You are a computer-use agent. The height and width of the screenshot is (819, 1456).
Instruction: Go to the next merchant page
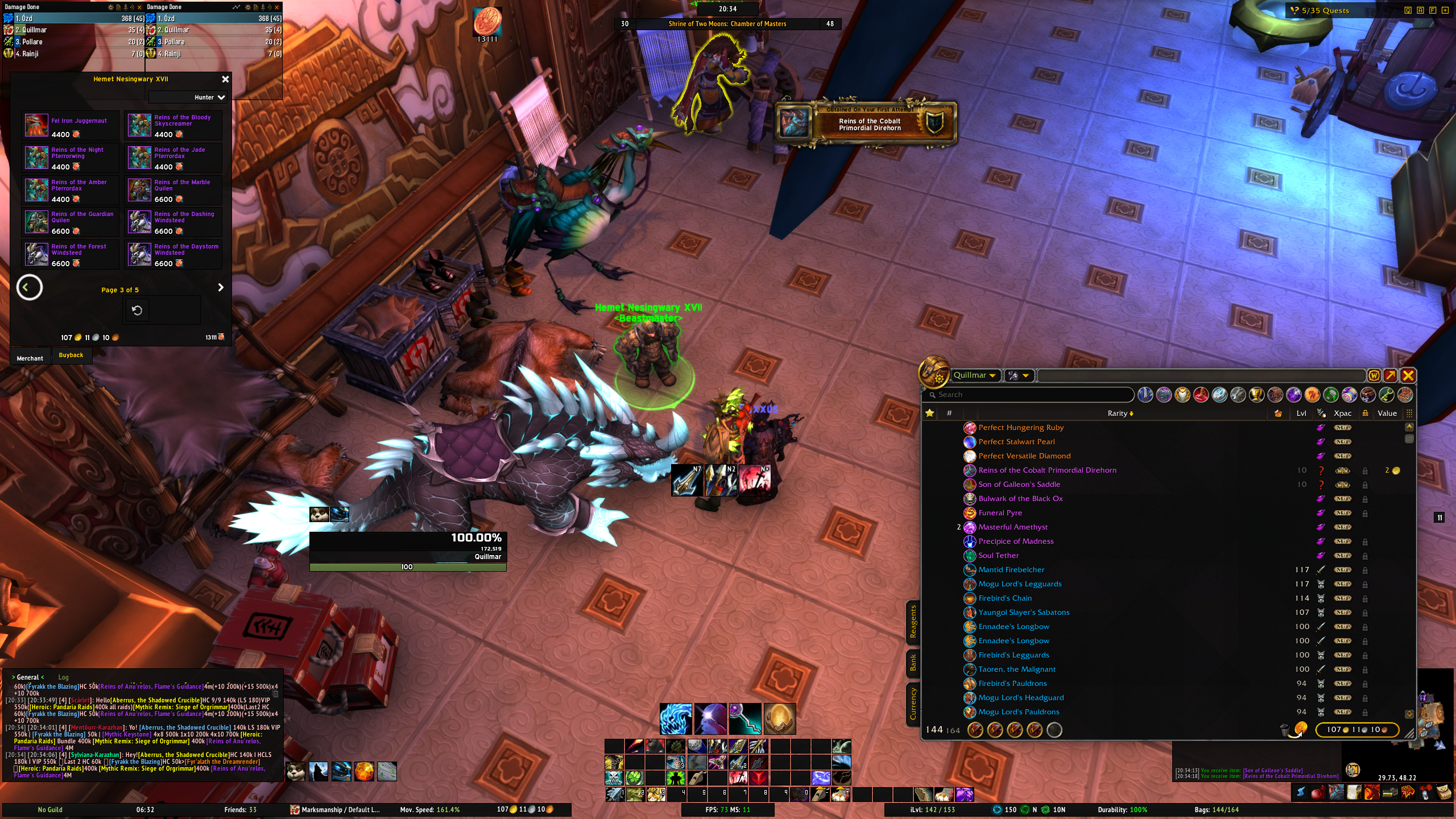(x=221, y=288)
